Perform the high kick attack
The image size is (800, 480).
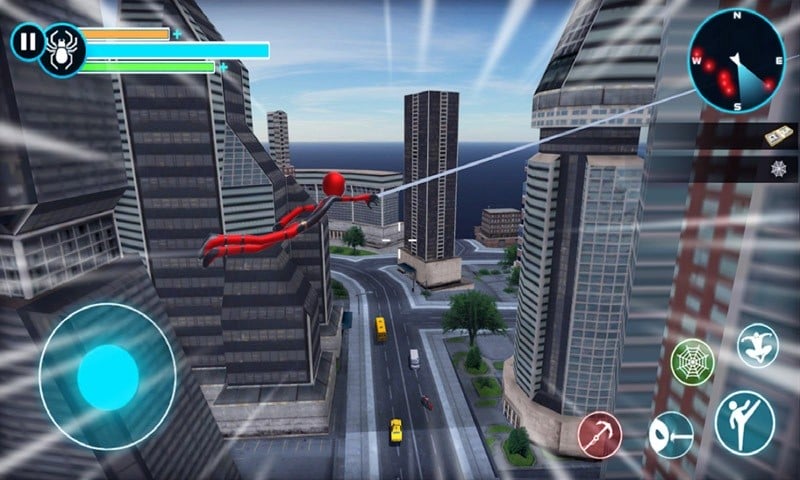coord(745,421)
